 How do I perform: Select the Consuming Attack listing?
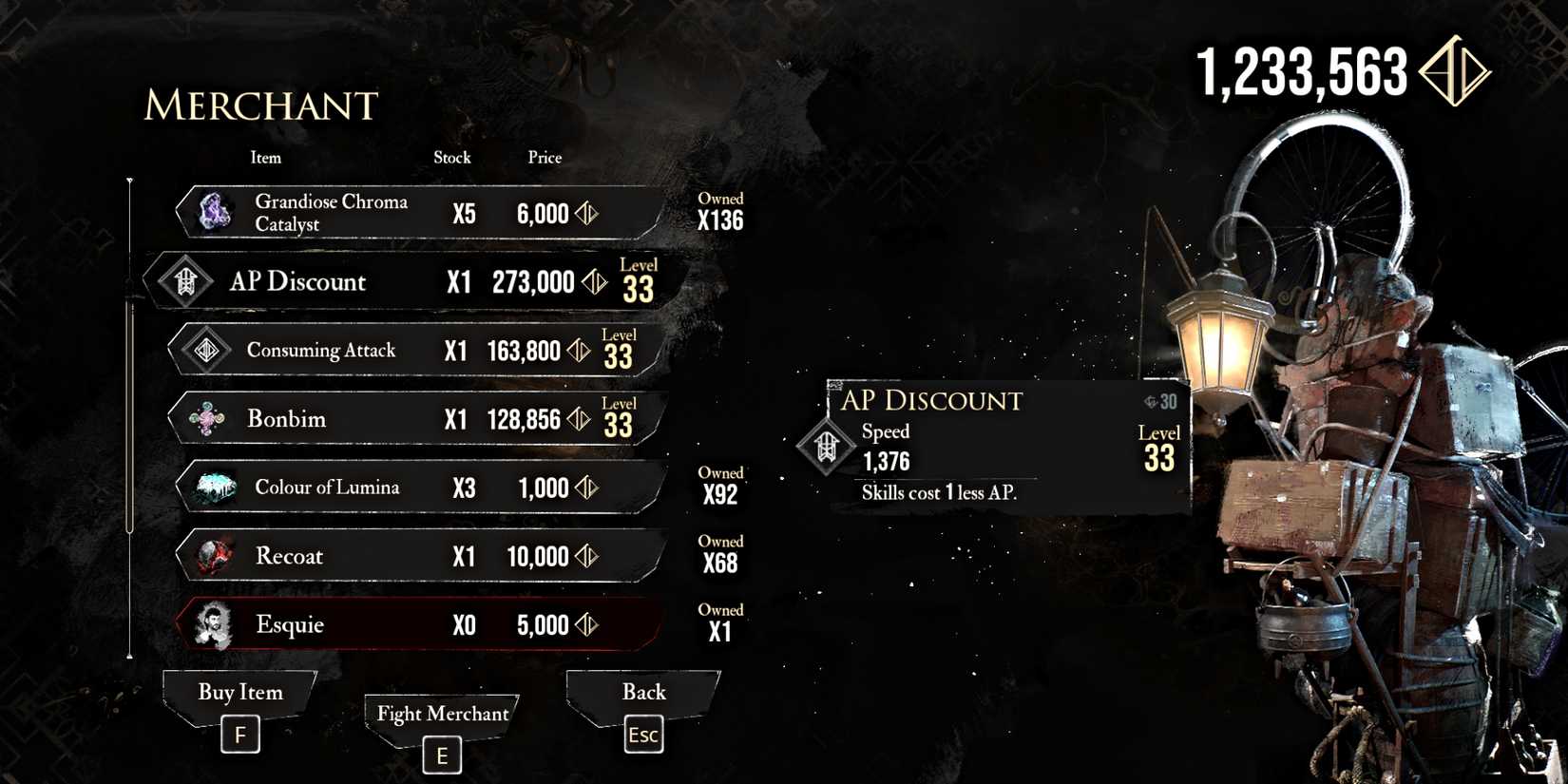pyautogui.click(x=399, y=350)
